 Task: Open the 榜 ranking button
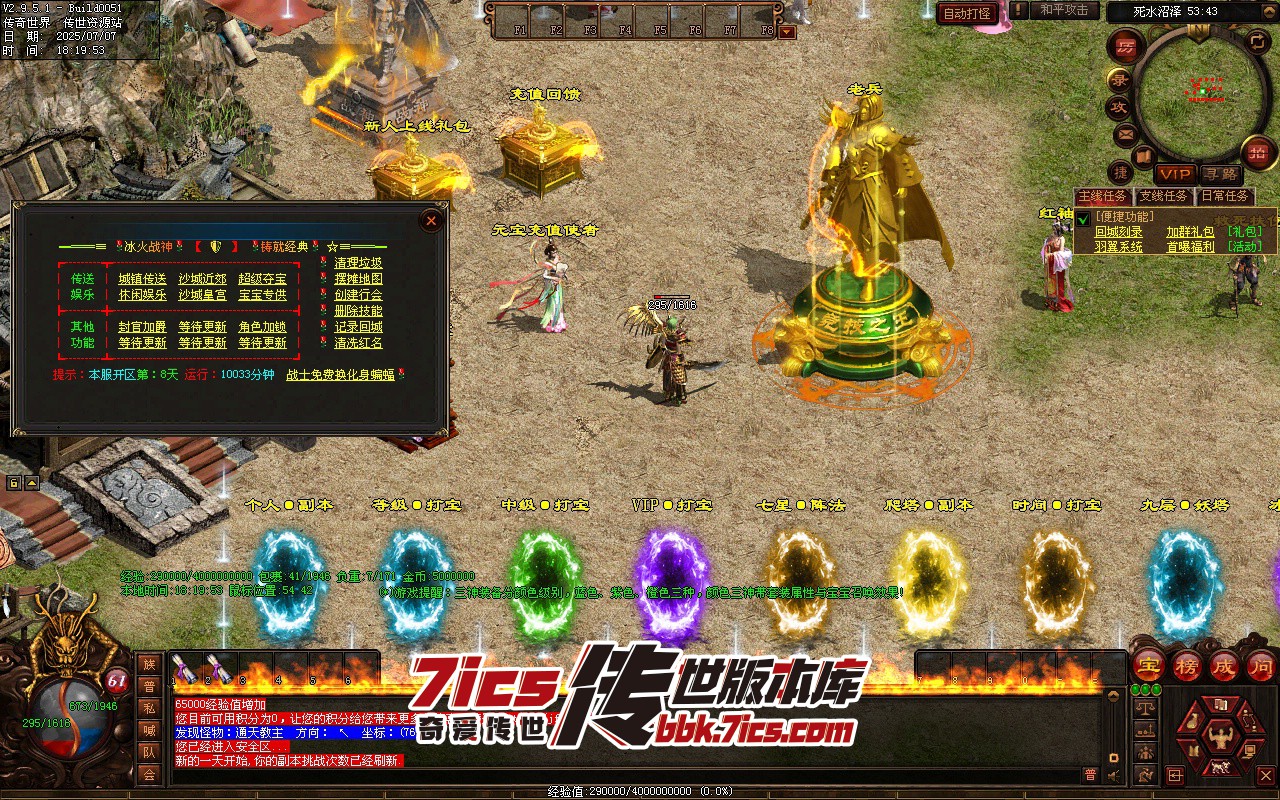(x=1186, y=665)
